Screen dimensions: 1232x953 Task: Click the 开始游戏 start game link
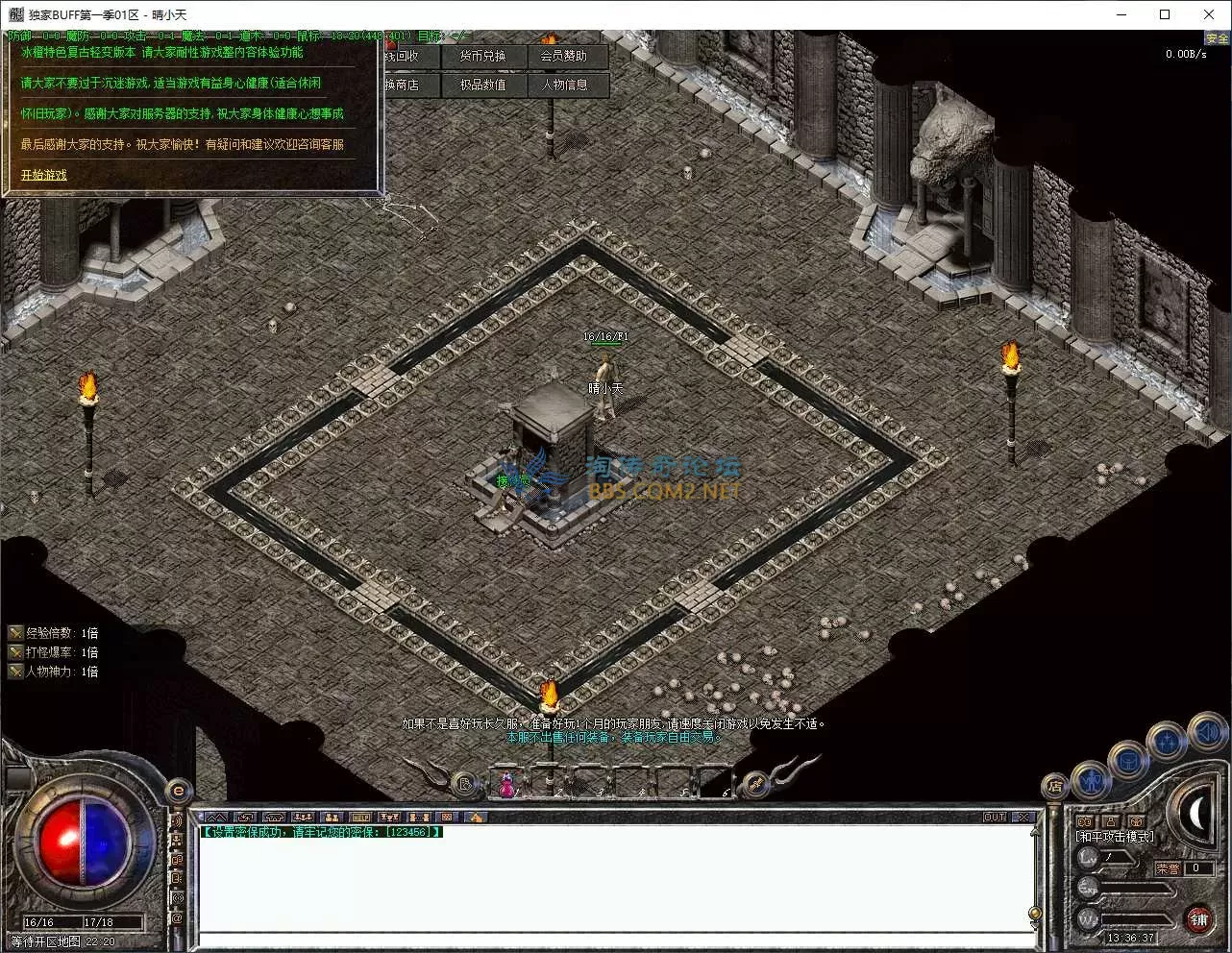point(44,175)
